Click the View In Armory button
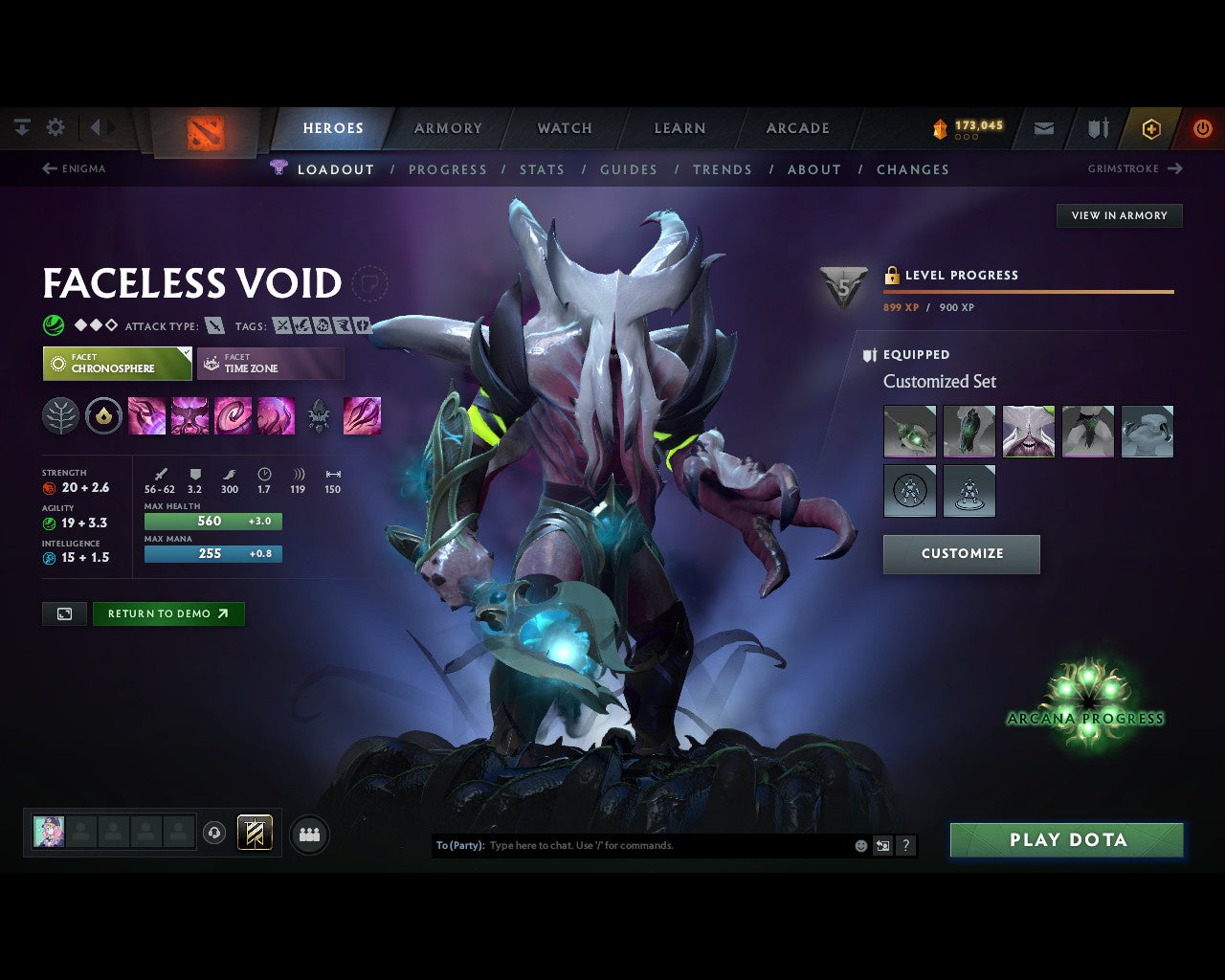 (1119, 215)
